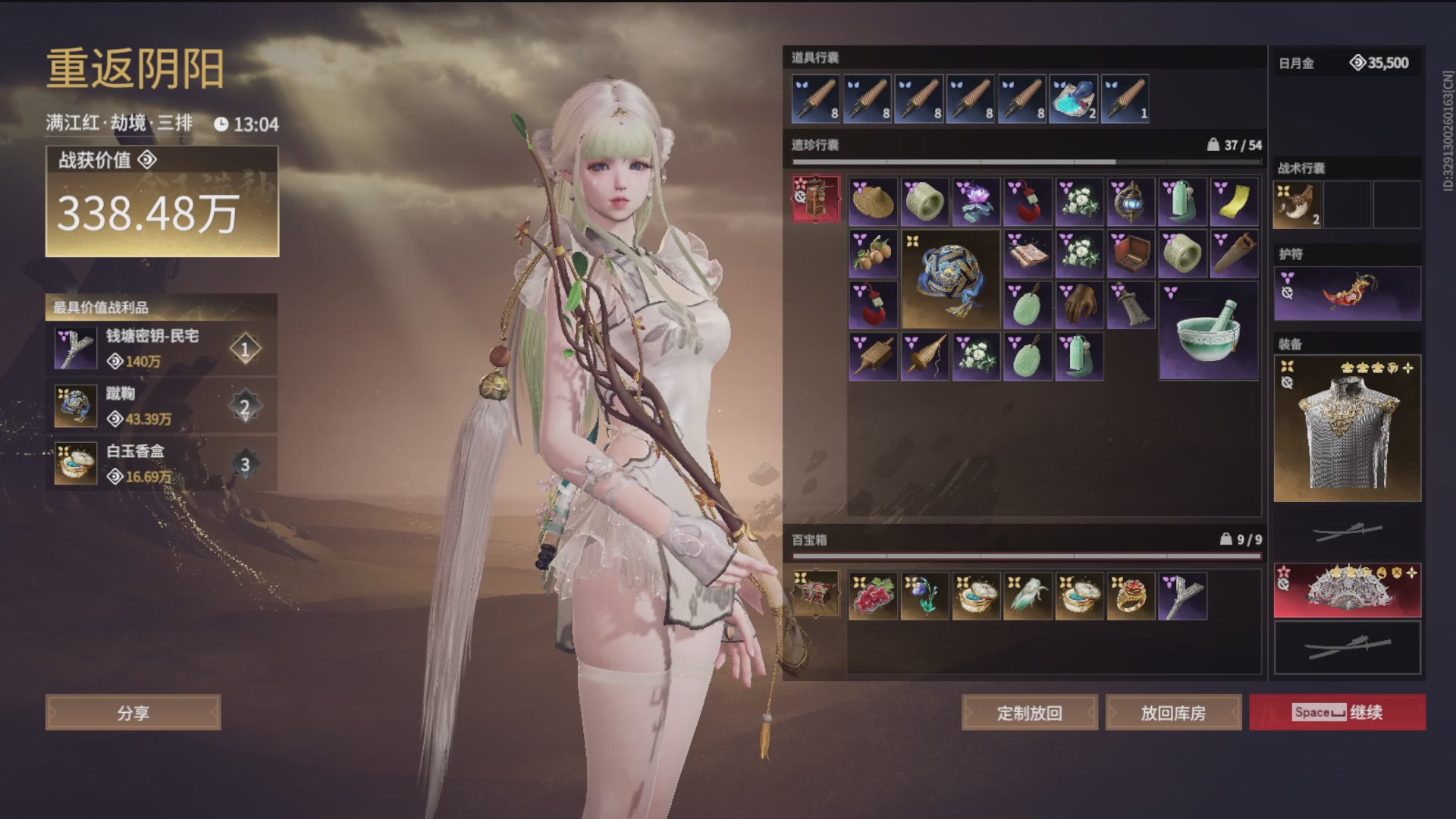Pick the gold ring with red gem
The image size is (1456, 819).
(1131, 596)
